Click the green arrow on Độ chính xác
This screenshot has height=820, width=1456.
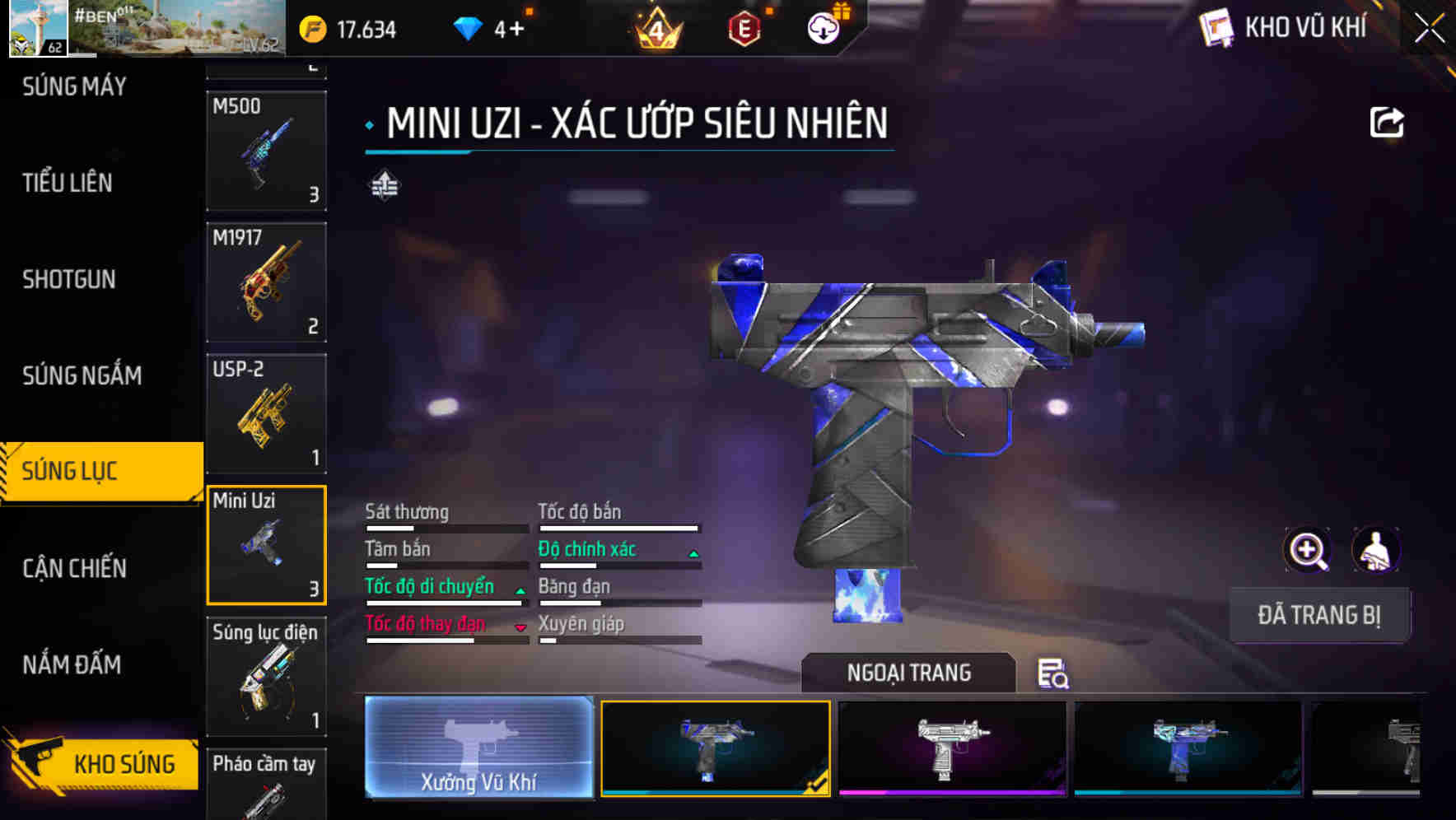(x=692, y=553)
